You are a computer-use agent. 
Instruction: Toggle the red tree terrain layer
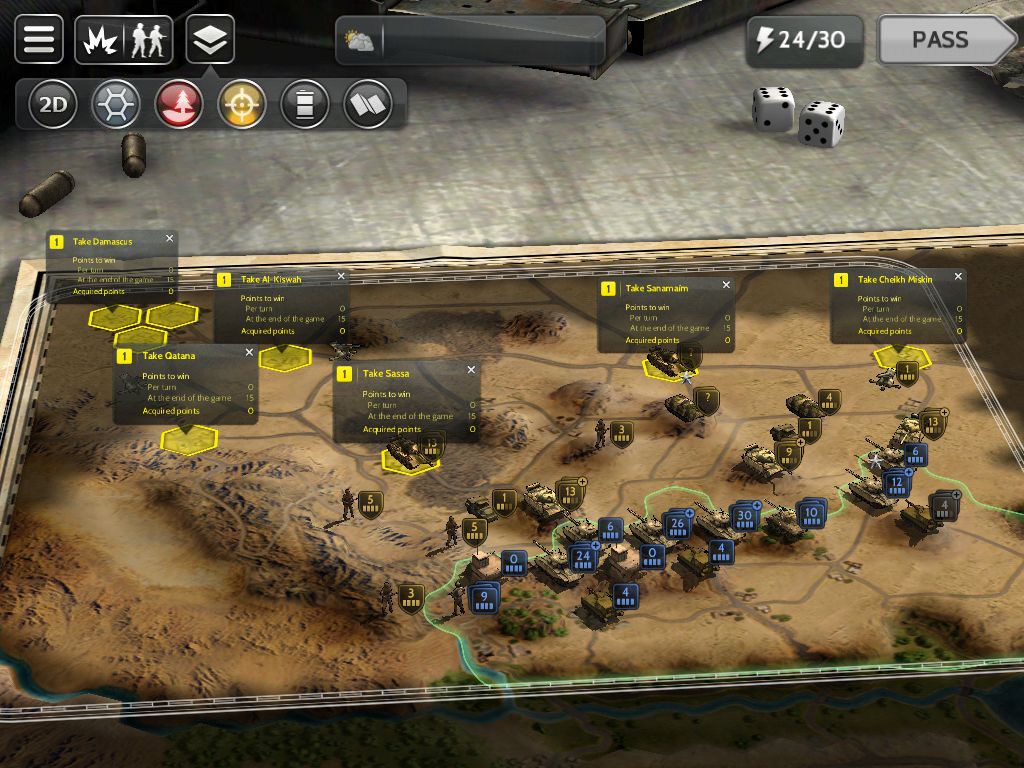179,104
